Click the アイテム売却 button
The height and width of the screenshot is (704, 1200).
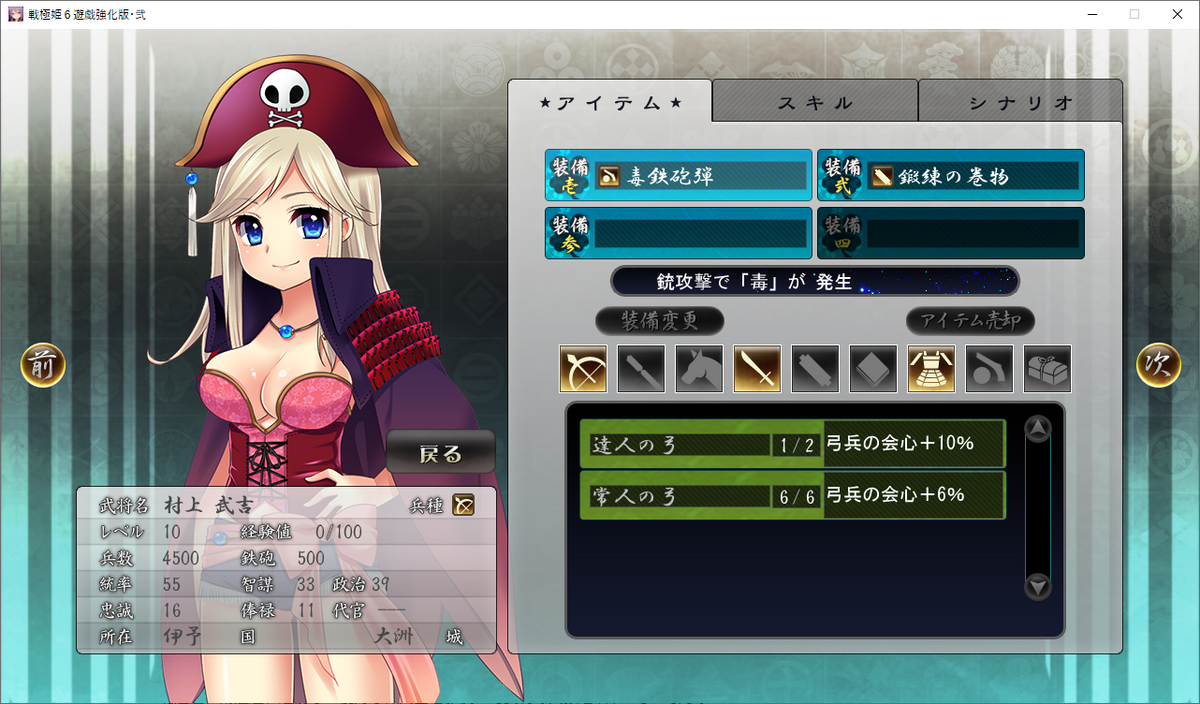[x=970, y=321]
